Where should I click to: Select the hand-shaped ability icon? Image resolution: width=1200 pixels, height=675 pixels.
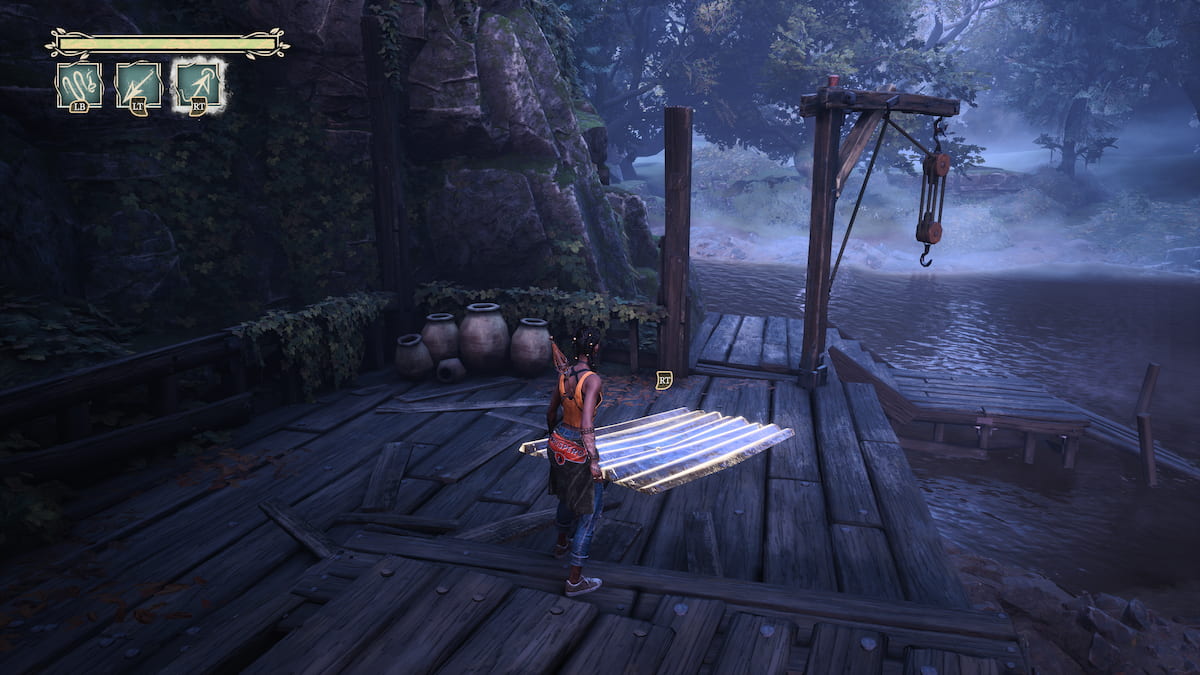click(79, 85)
